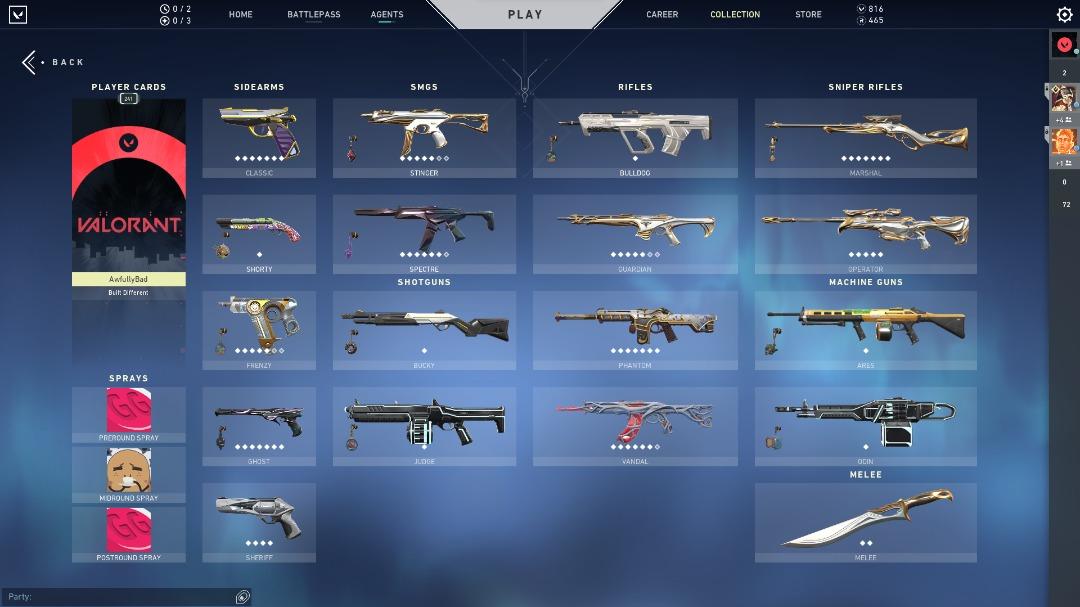The image size is (1080, 607).
Task: Open the Home tab
Action: click(x=240, y=15)
